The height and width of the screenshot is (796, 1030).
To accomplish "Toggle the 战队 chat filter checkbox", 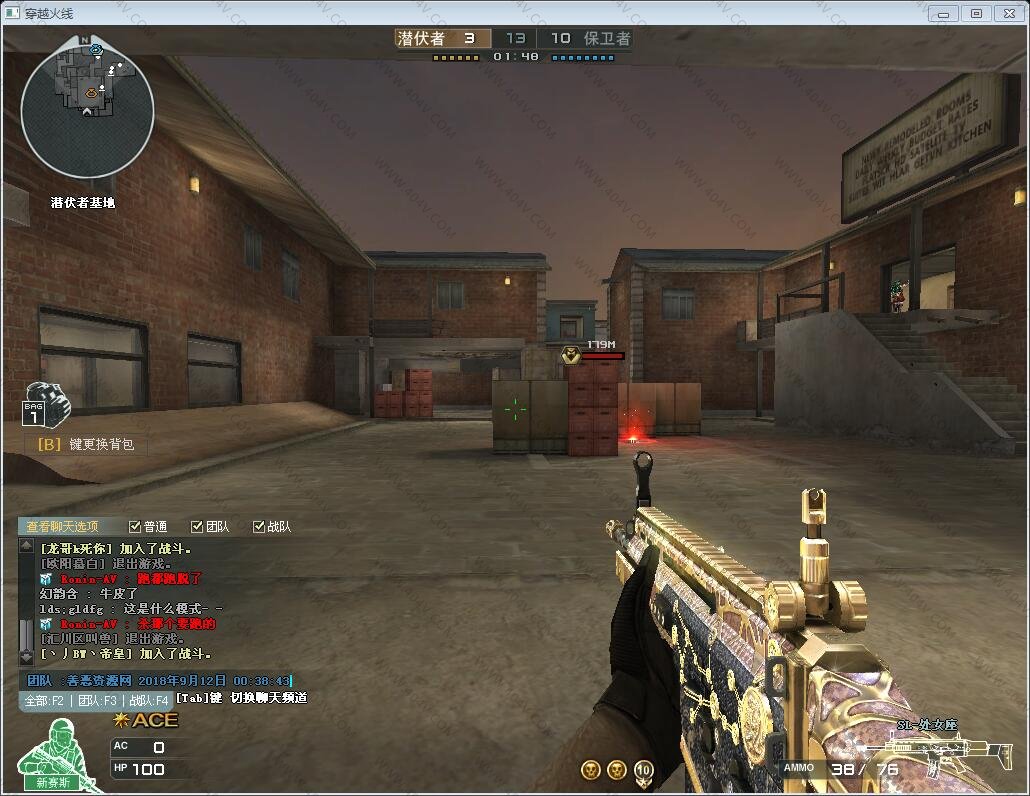I will click(259, 527).
